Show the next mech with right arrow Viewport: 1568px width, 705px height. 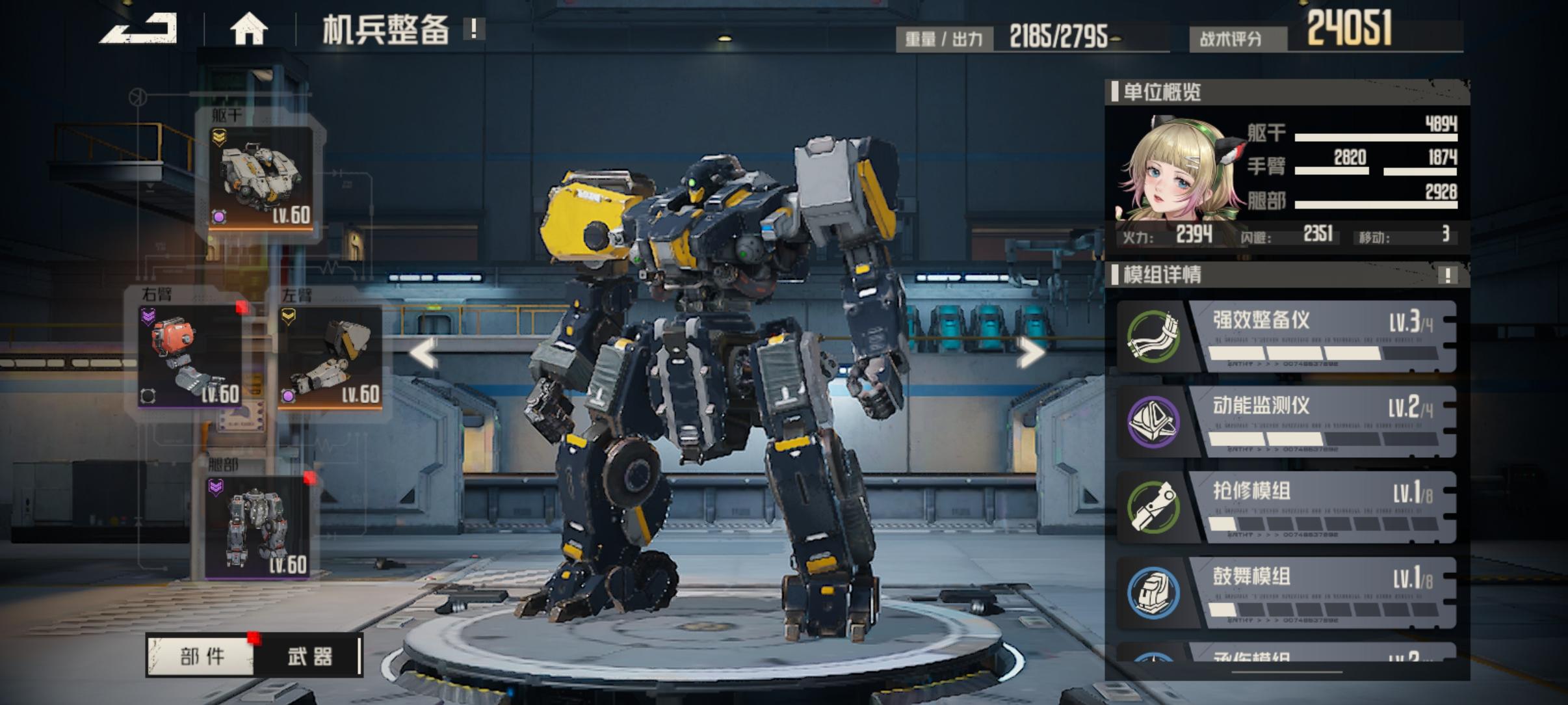[1030, 353]
